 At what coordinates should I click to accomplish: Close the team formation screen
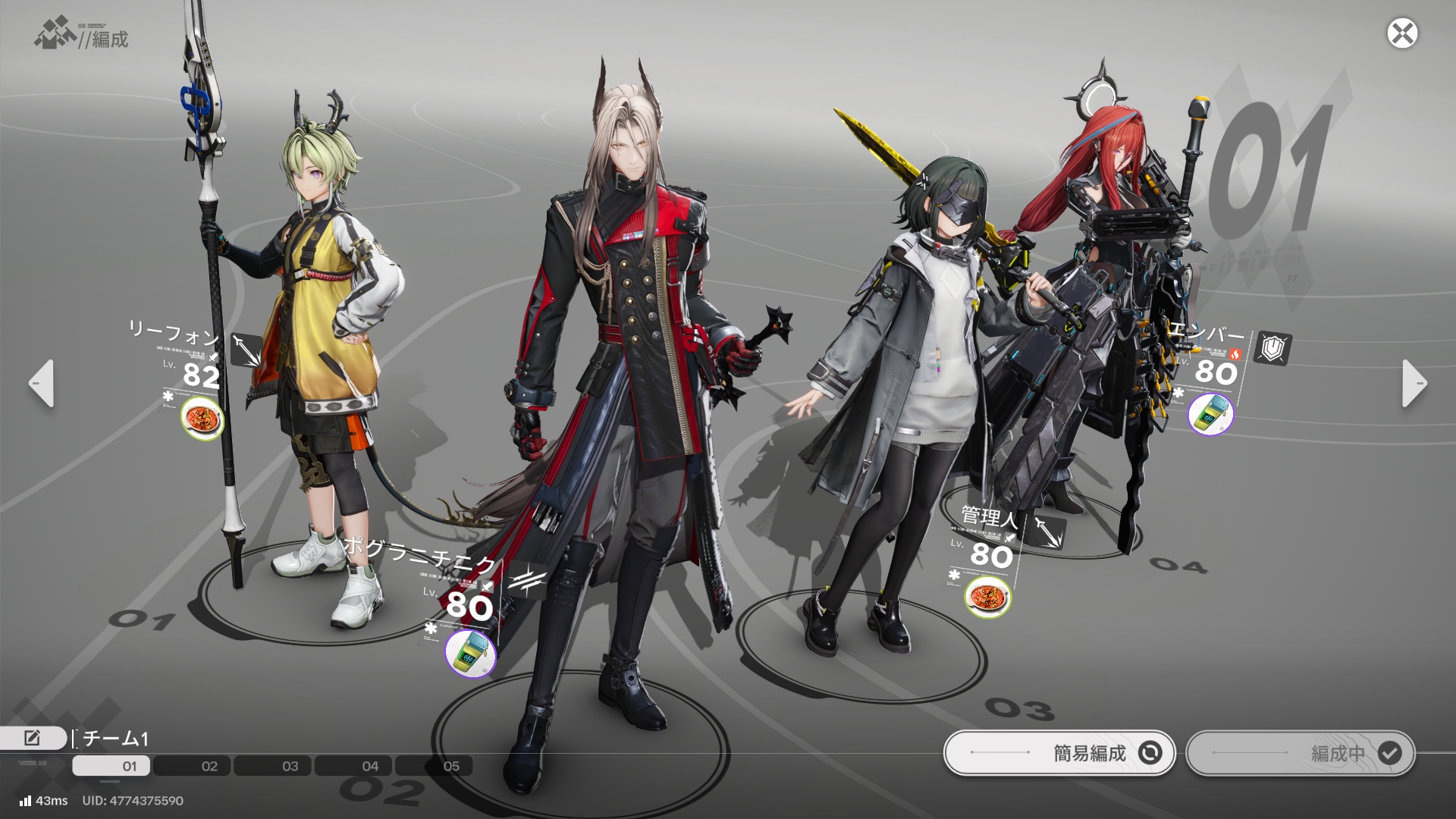1402,34
